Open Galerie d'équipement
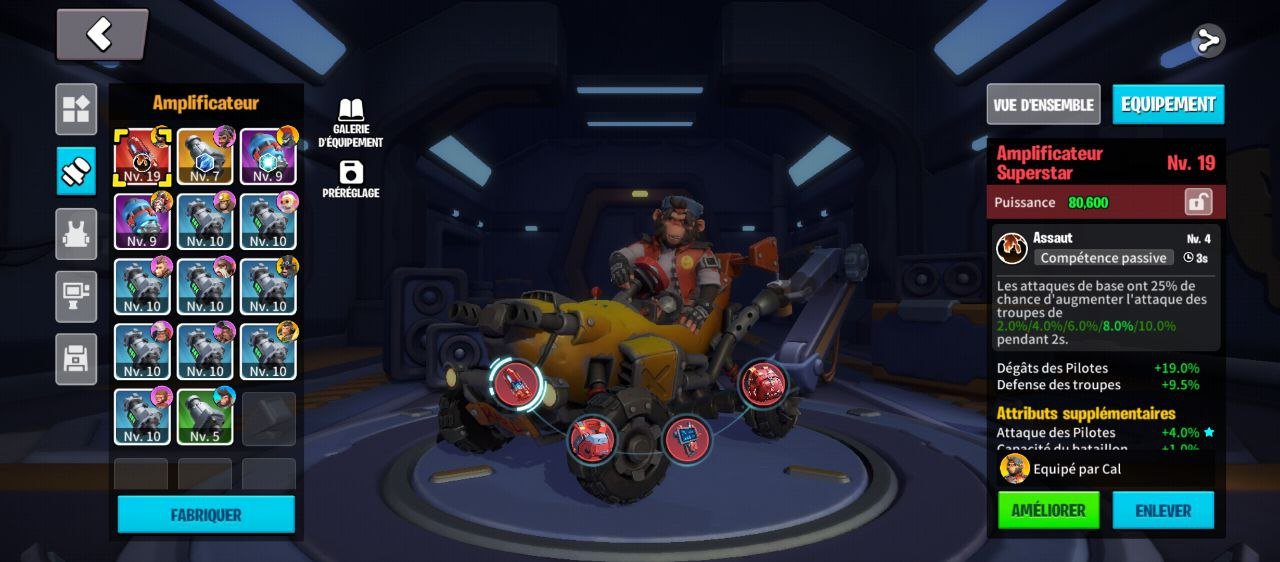Screen dimensions: 1280x562 coord(350,123)
